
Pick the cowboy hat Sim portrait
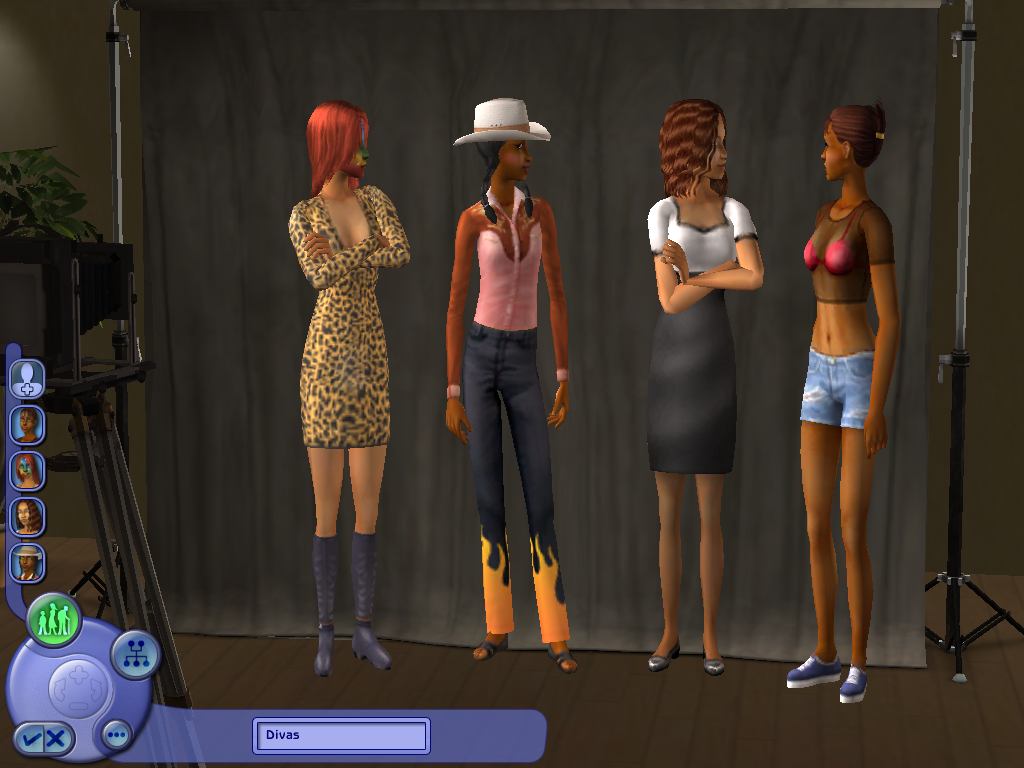coord(27,562)
